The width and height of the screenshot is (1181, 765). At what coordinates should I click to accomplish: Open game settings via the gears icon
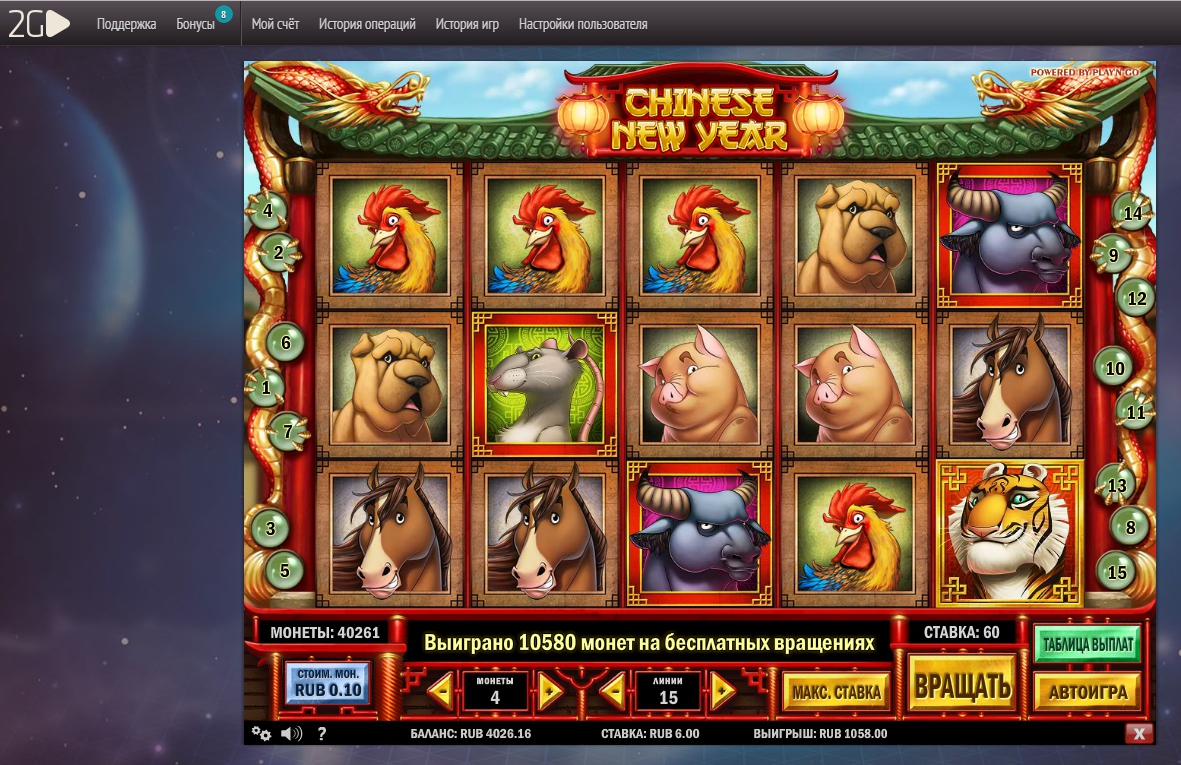(261, 734)
